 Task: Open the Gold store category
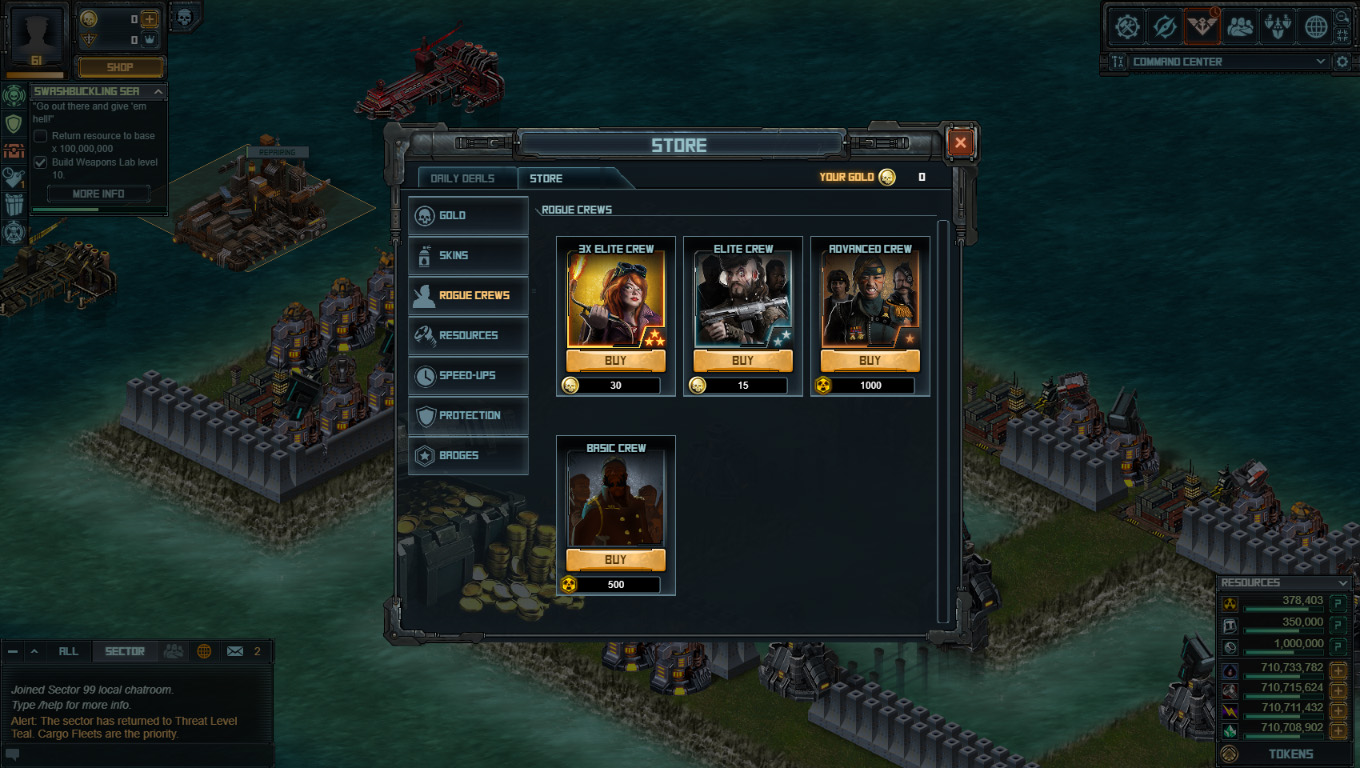click(468, 215)
